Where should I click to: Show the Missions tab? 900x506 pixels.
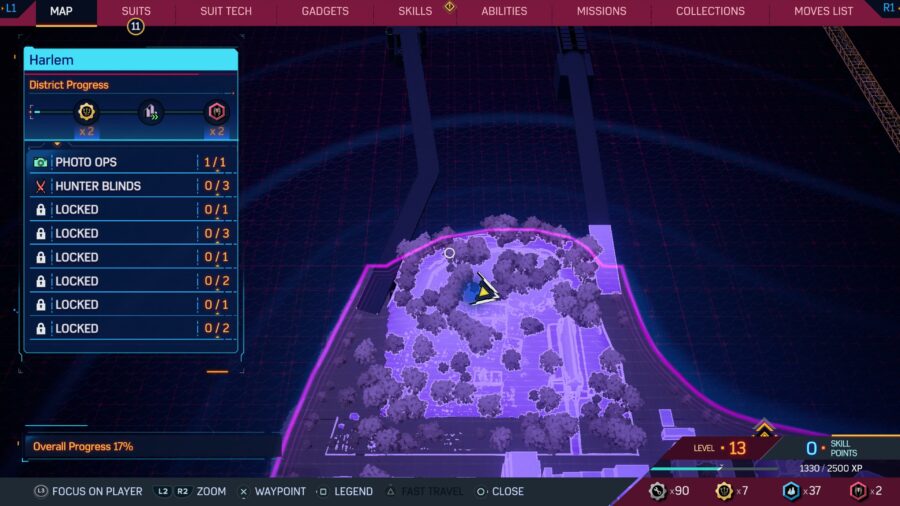click(x=601, y=11)
